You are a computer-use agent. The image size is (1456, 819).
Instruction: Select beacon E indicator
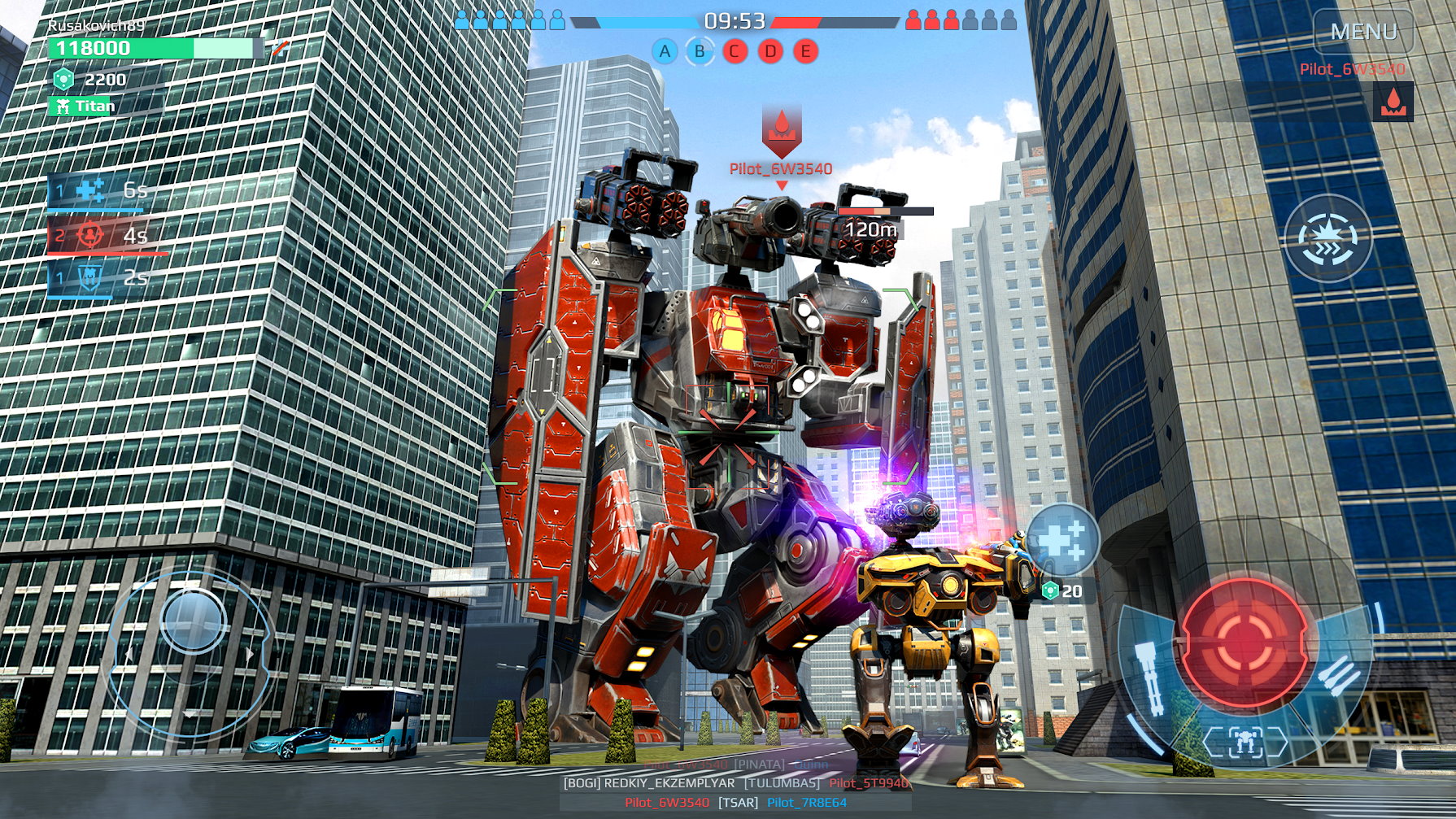pyautogui.click(x=805, y=52)
